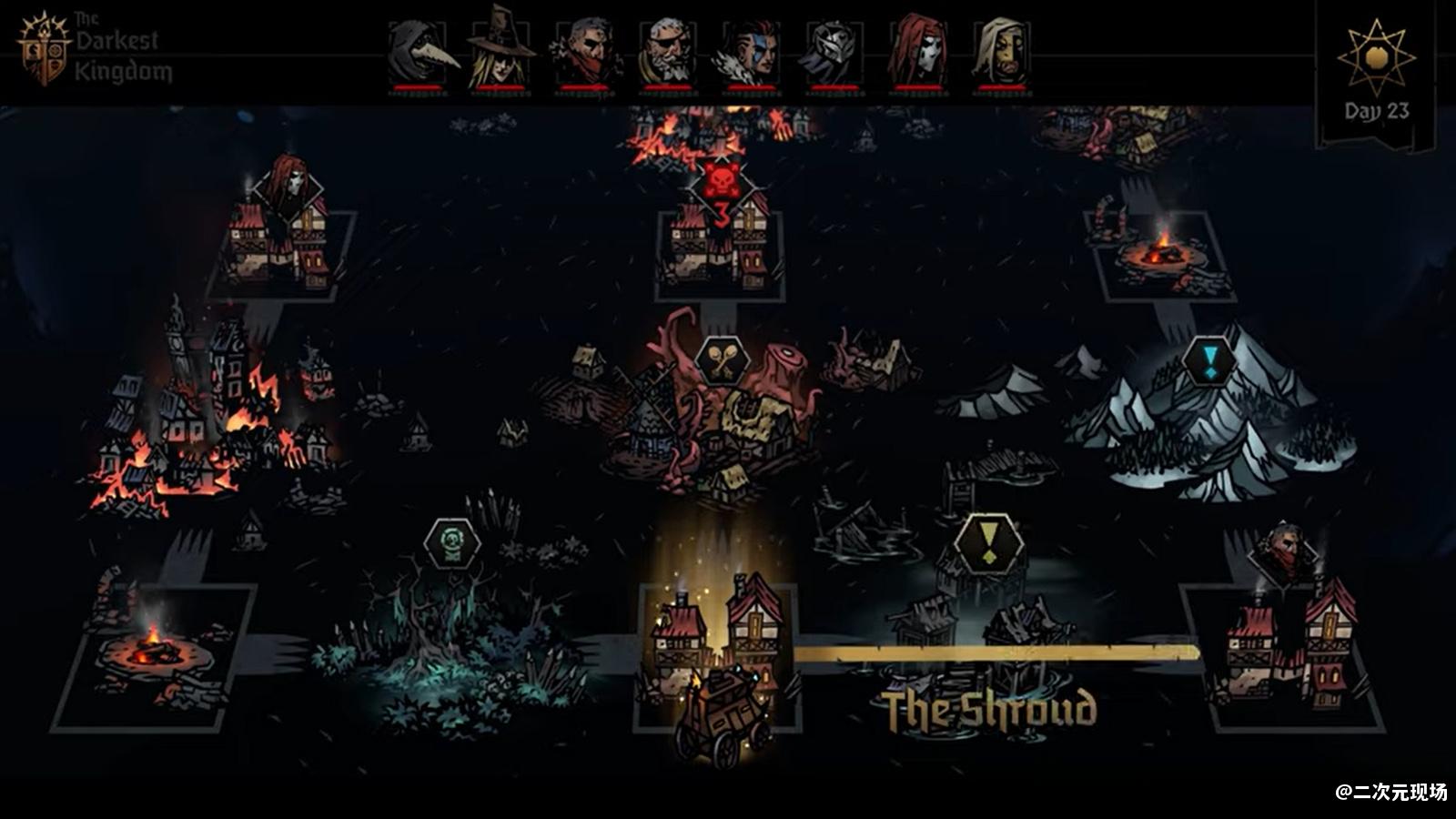Viewport: 1456px width, 819px height.
Task: Select the red-hooded masked hero portrait in the roster
Action: coord(918,51)
